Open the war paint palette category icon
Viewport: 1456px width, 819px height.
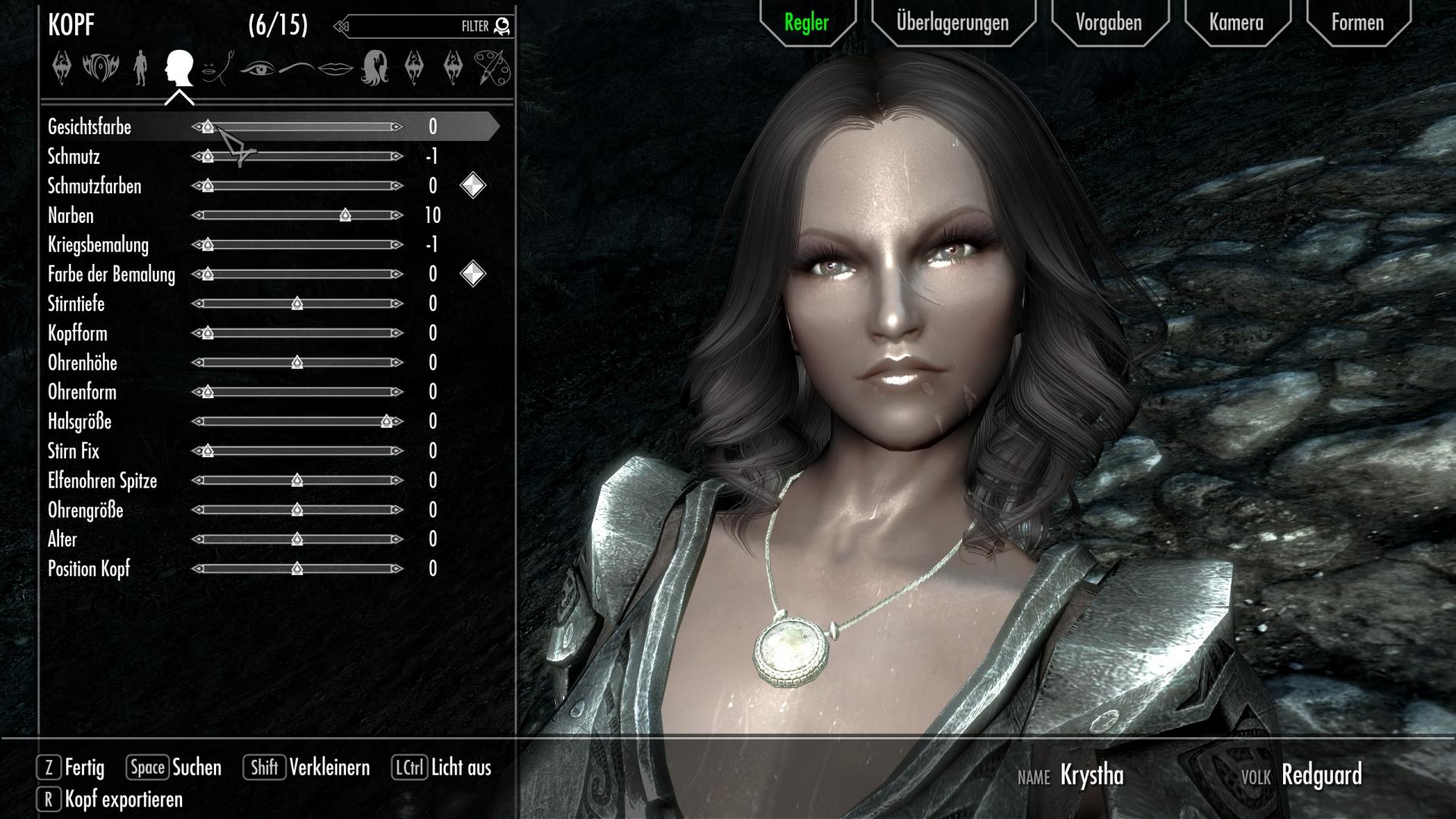coord(493,68)
